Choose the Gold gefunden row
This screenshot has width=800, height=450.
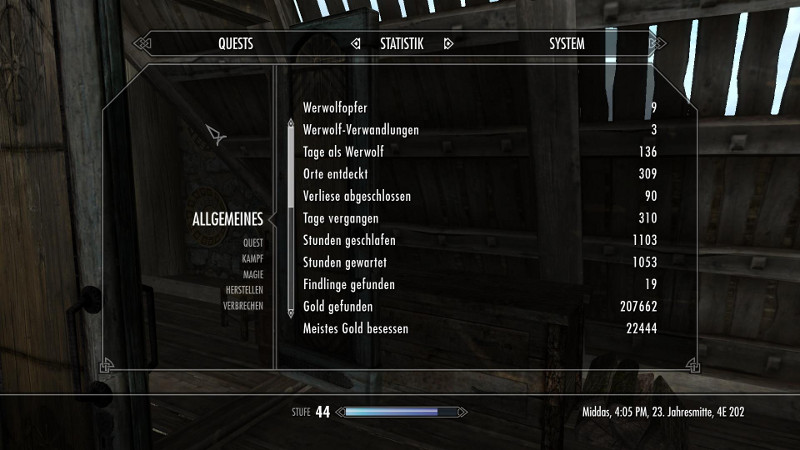pos(480,306)
